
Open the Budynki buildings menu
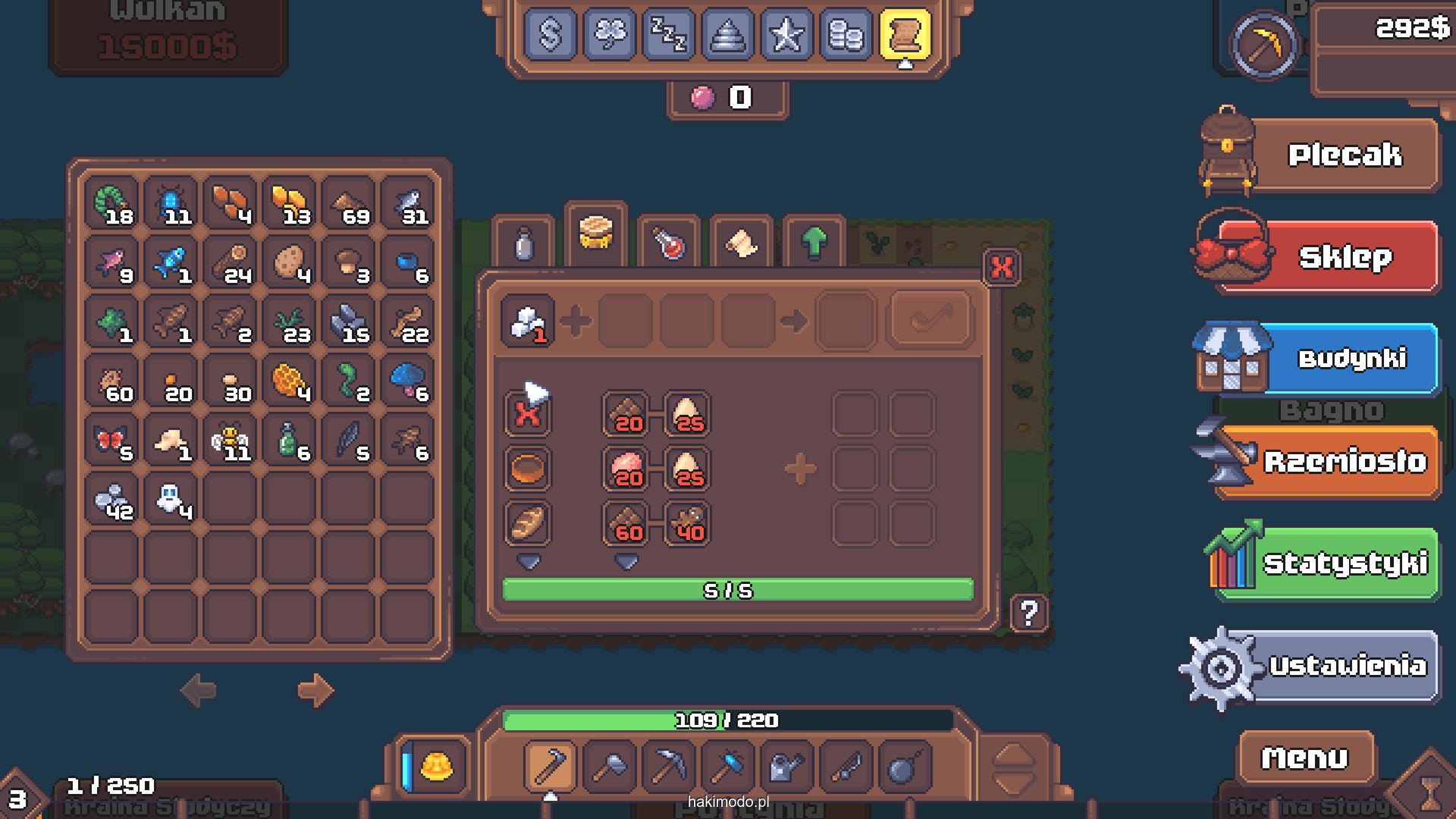(1351, 359)
